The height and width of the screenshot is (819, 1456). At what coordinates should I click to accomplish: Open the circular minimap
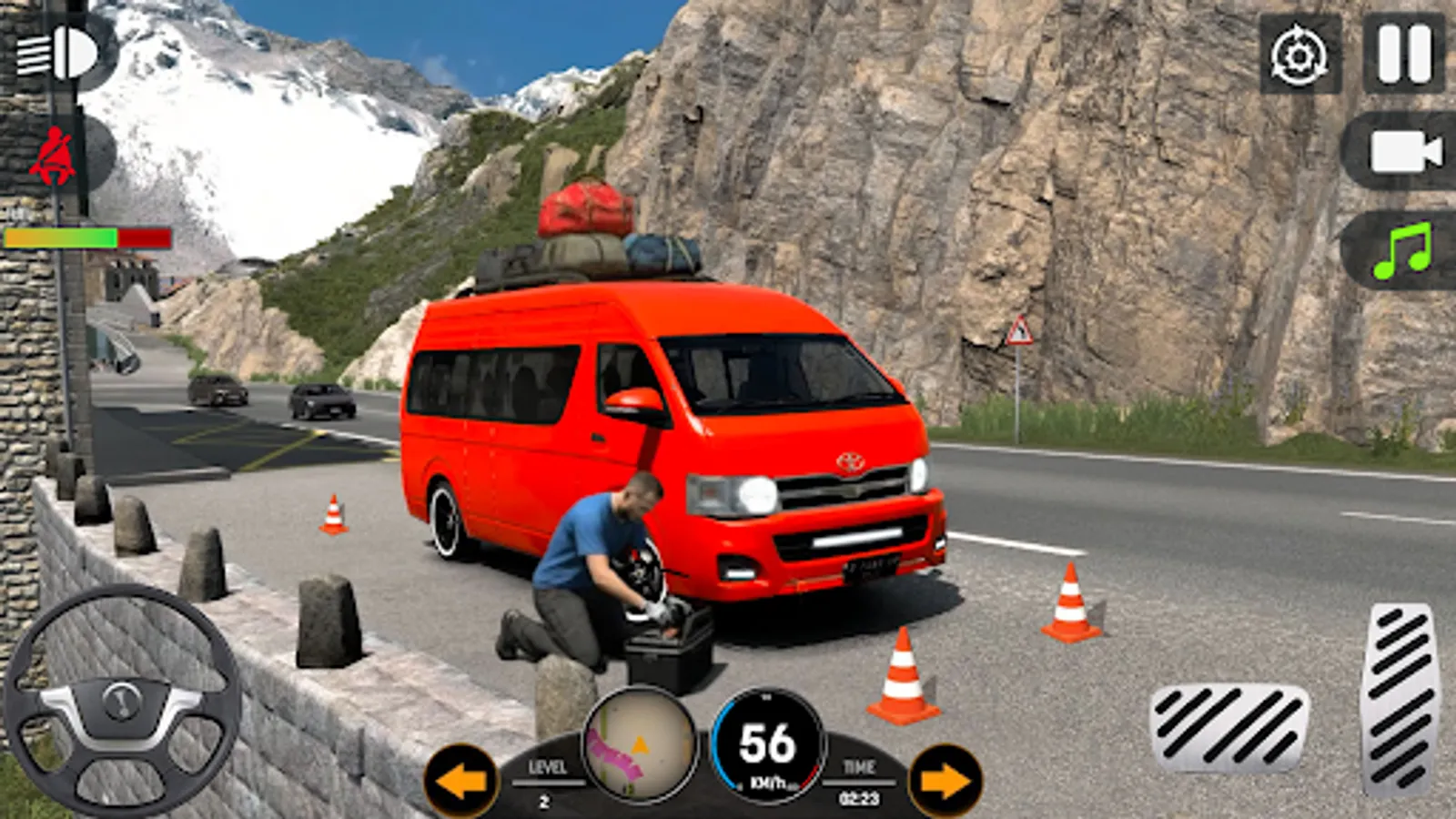tap(642, 746)
